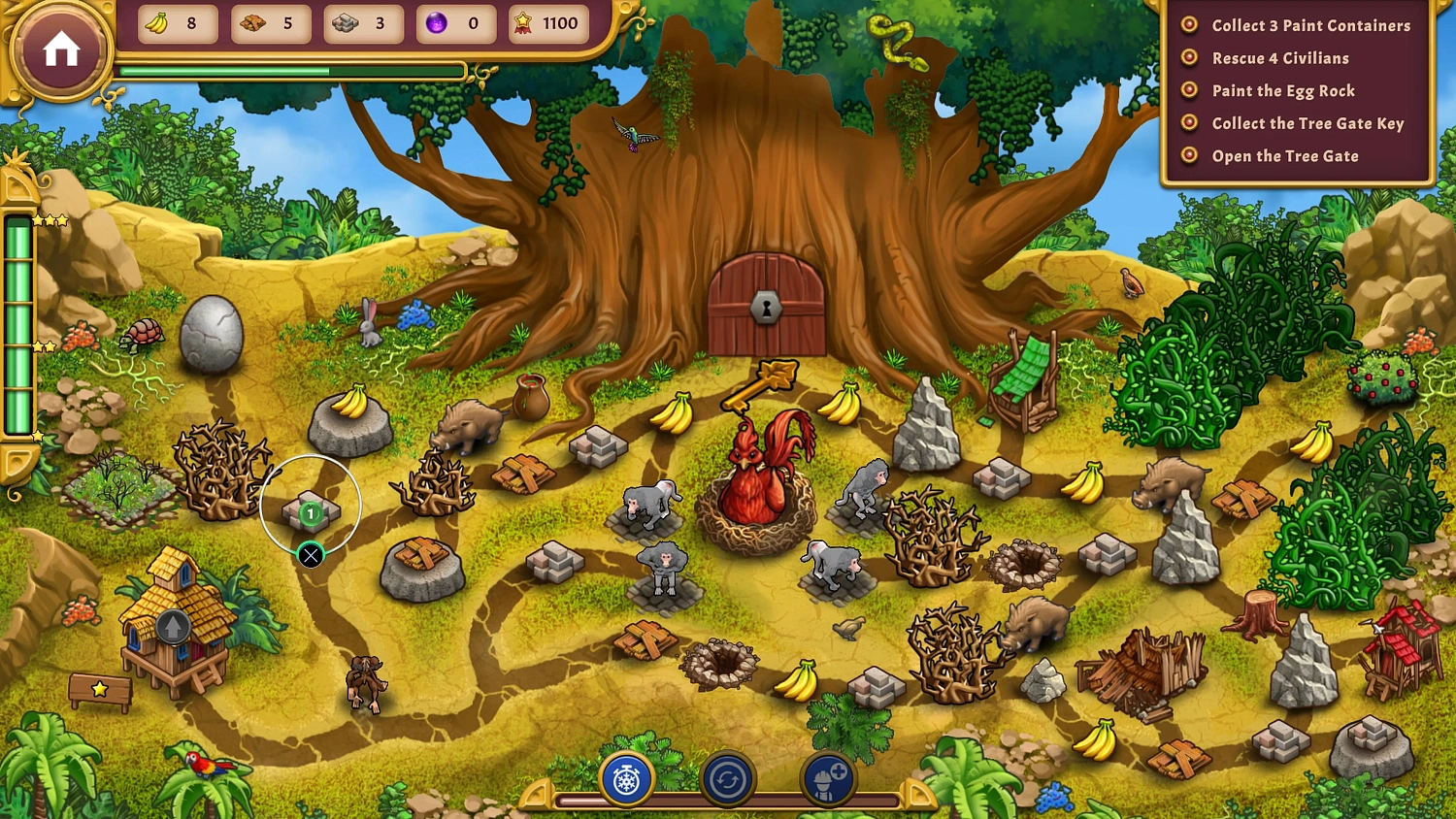Click the Open the Tree Gate goal
Image resolution: width=1456 pixels, height=819 pixels.
coord(1285,155)
